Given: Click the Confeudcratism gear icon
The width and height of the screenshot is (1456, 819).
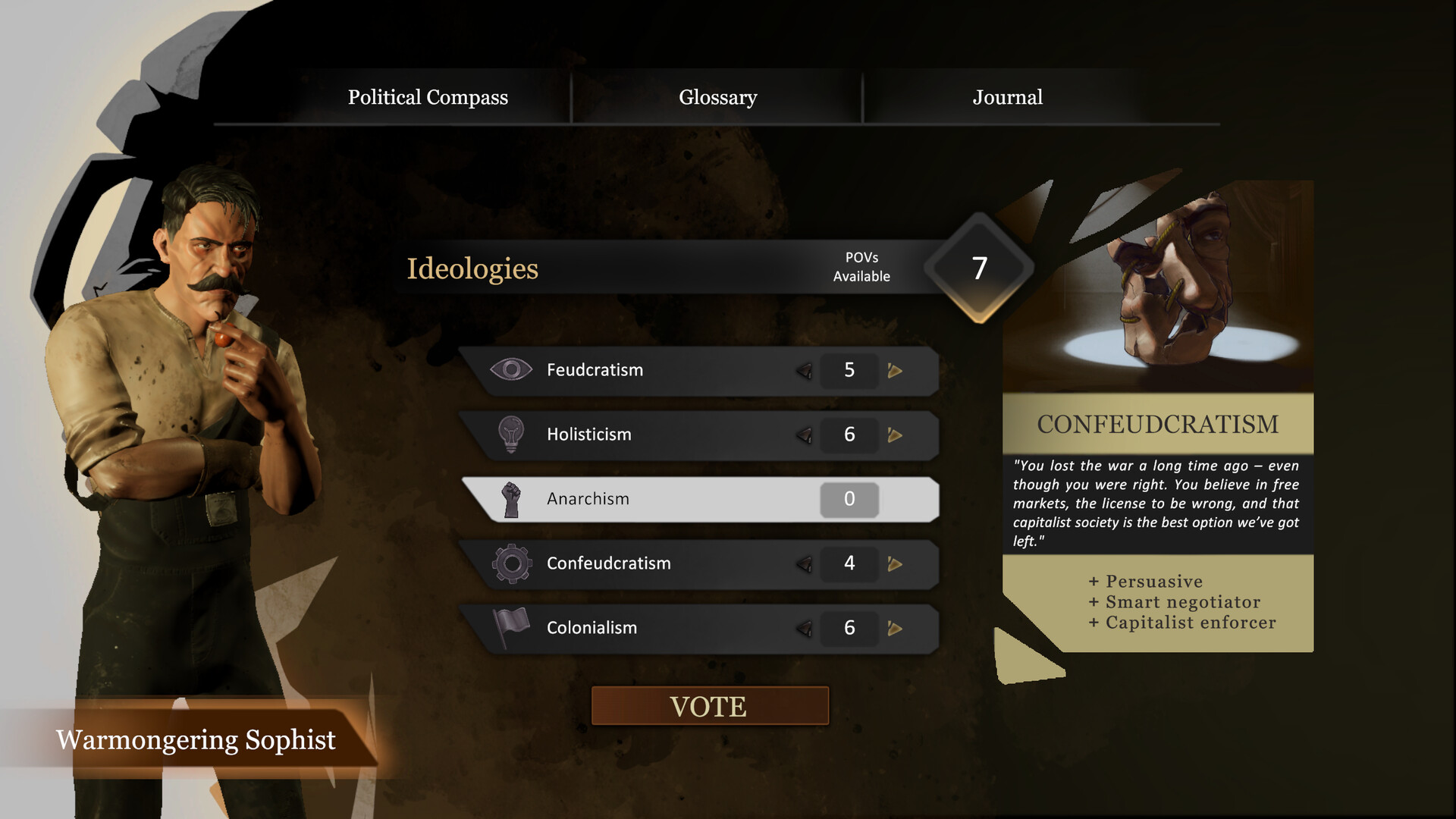Looking at the screenshot, I should click(x=512, y=563).
